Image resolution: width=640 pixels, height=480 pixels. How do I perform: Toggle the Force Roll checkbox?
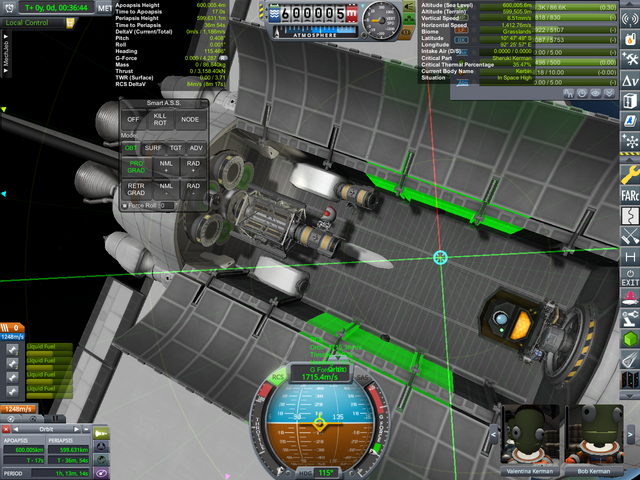[125, 205]
